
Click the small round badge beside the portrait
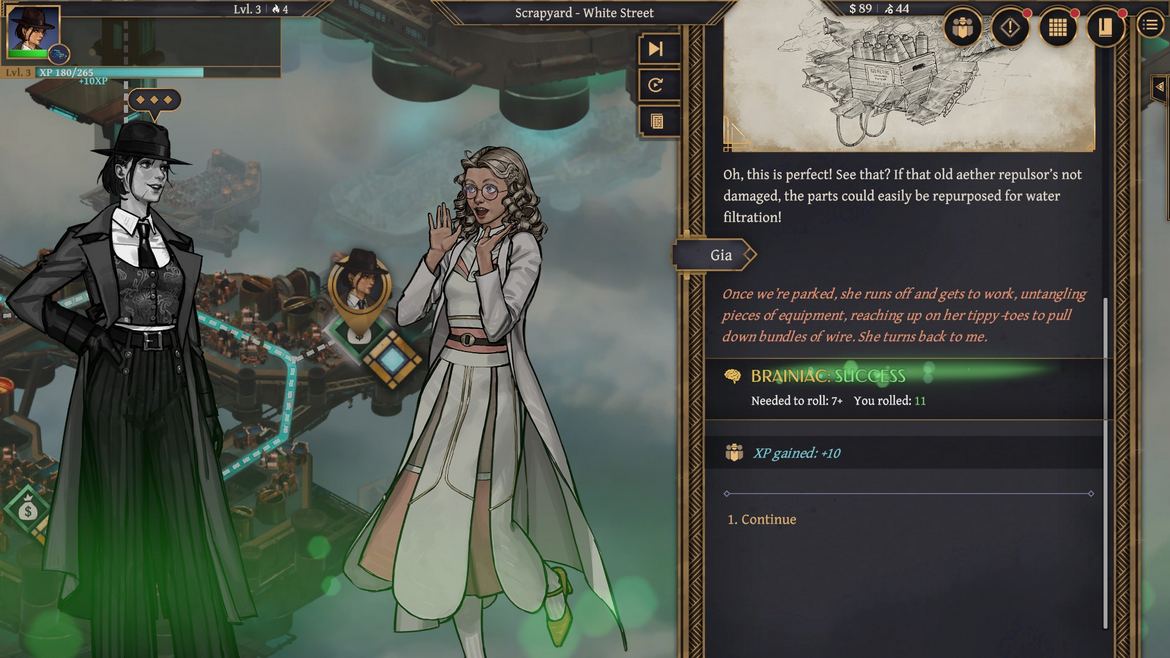59,54
